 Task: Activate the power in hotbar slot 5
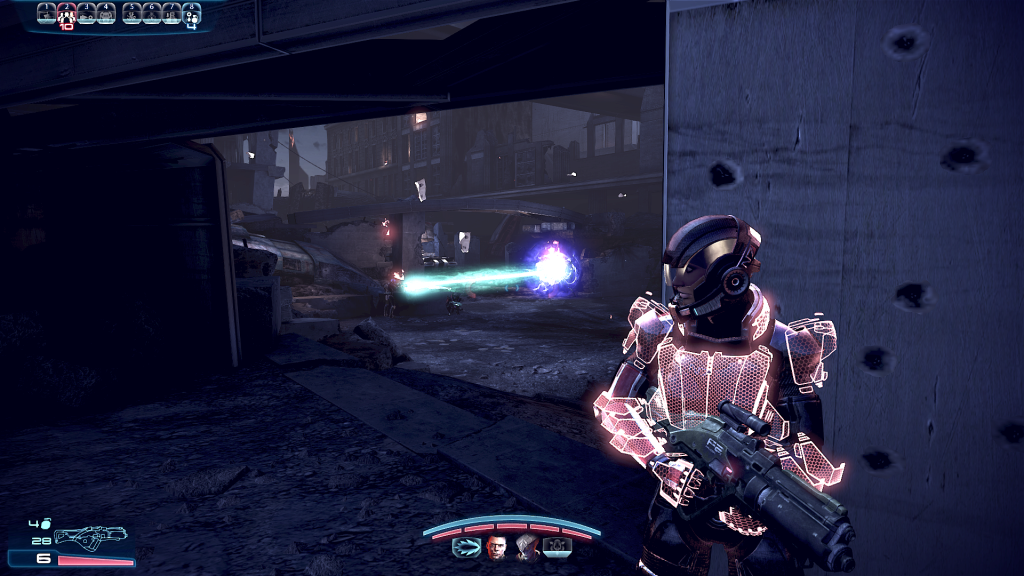point(131,13)
